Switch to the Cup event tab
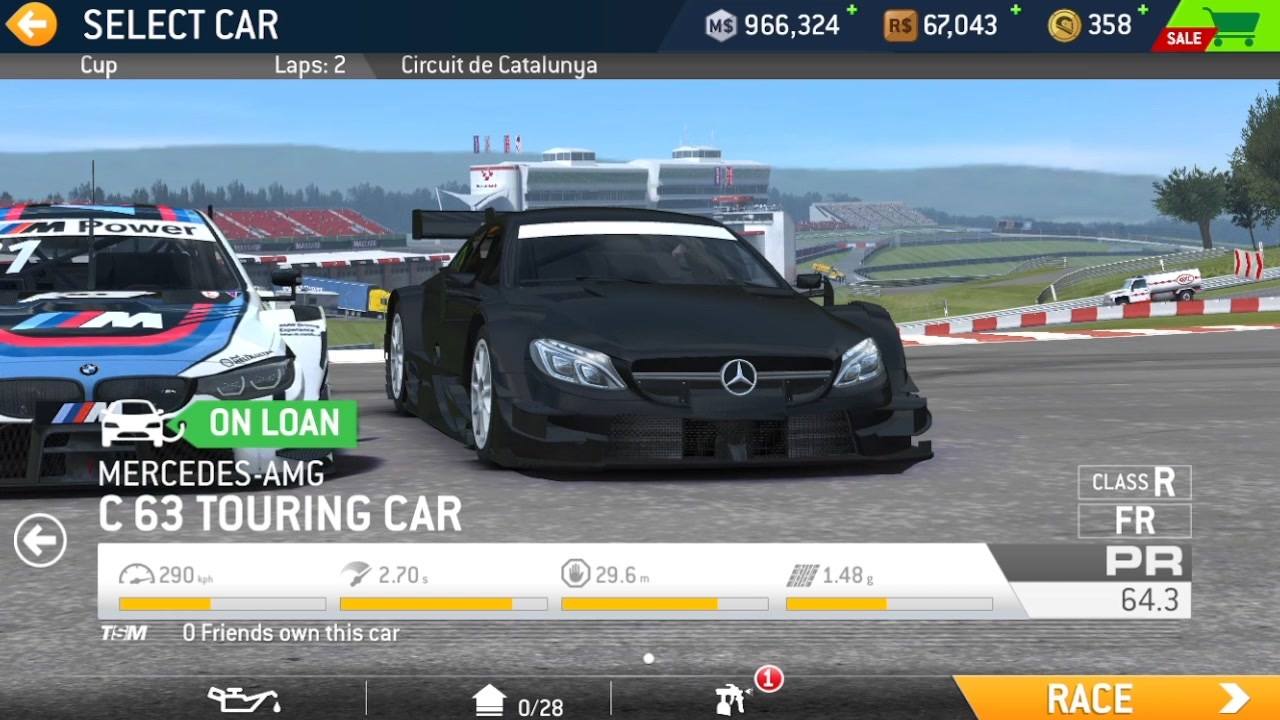The width and height of the screenshot is (1280, 720). (x=97, y=65)
